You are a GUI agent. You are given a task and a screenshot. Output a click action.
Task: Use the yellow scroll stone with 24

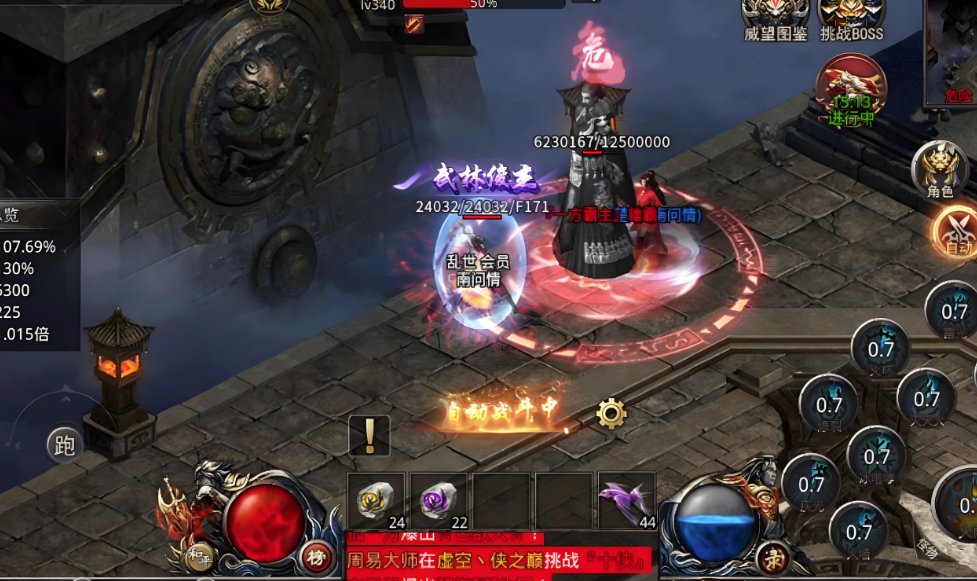coord(376,501)
